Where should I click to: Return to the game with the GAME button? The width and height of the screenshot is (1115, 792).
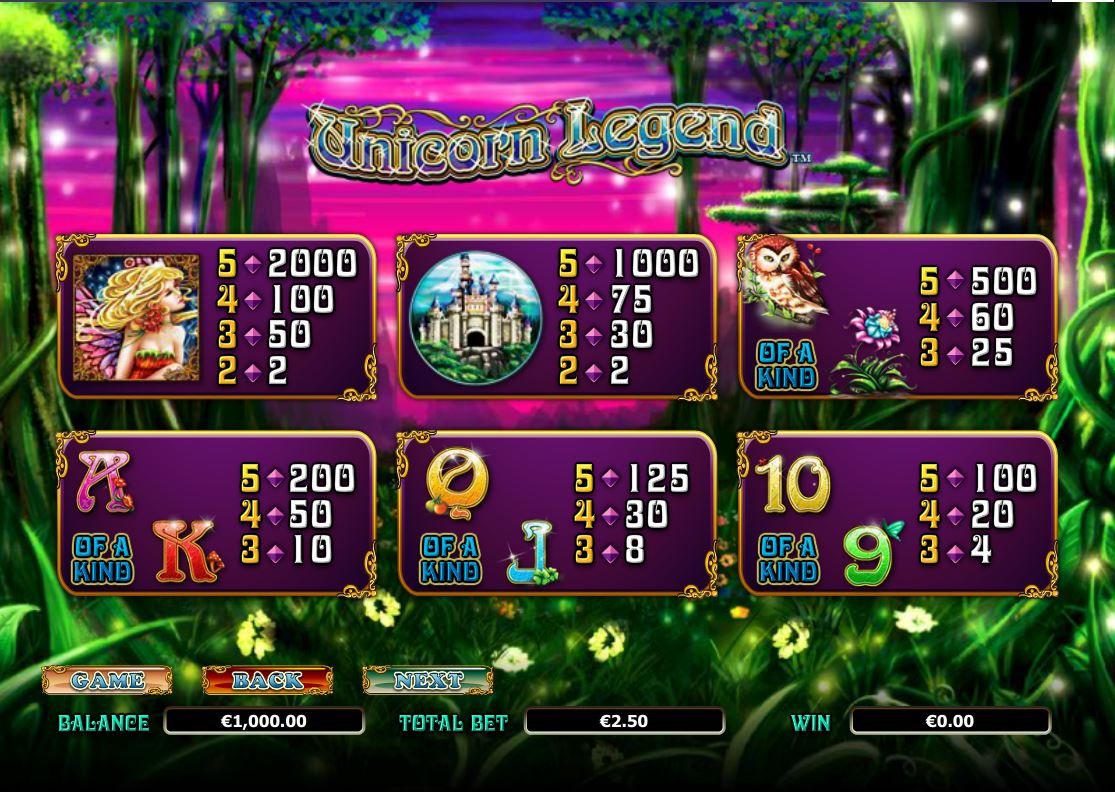point(107,680)
